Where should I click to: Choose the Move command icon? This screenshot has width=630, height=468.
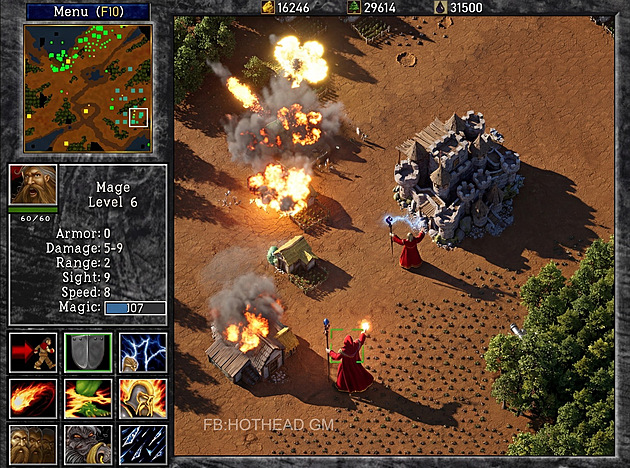click(x=33, y=352)
